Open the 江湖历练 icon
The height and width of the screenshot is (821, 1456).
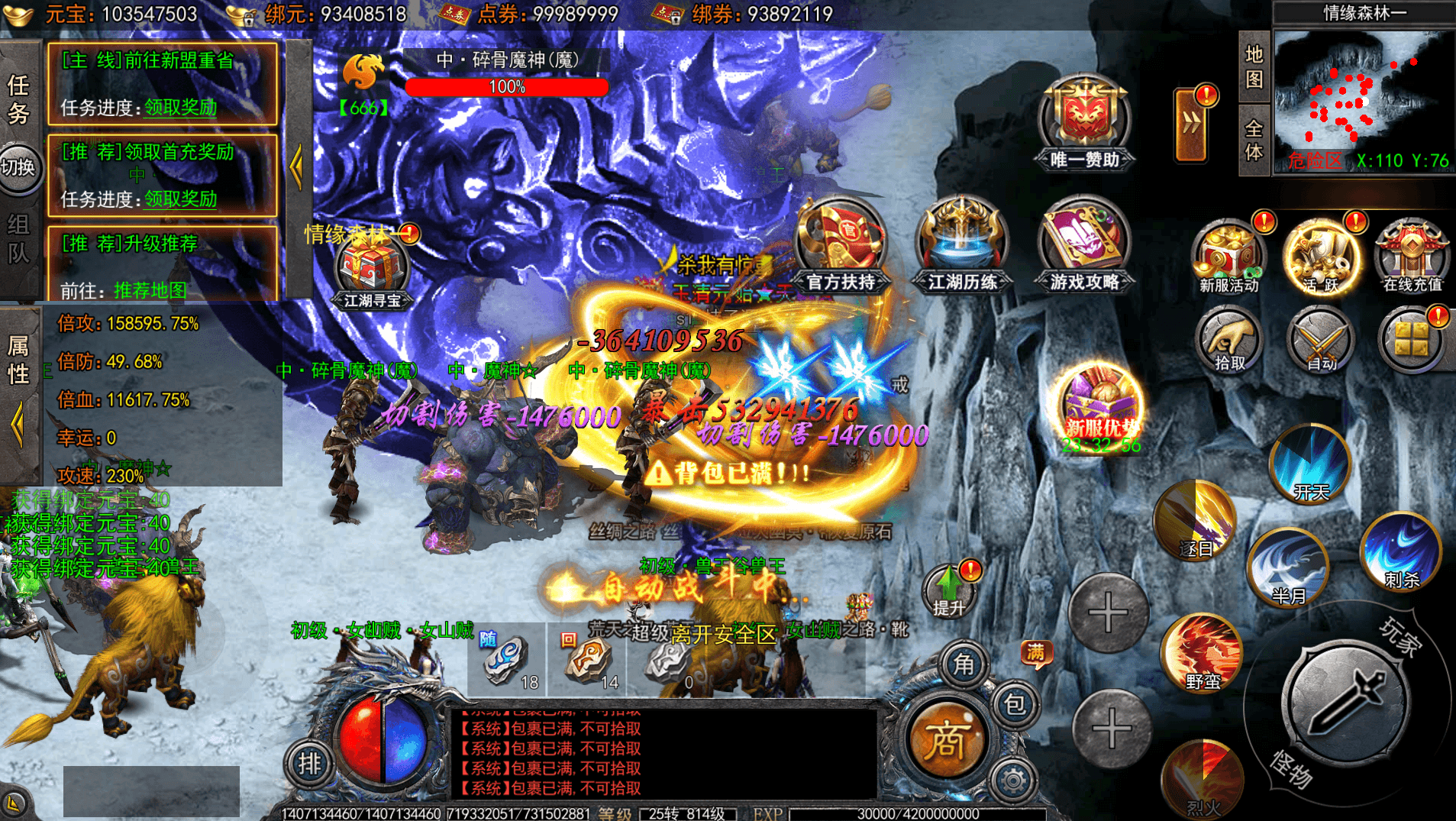[x=962, y=243]
